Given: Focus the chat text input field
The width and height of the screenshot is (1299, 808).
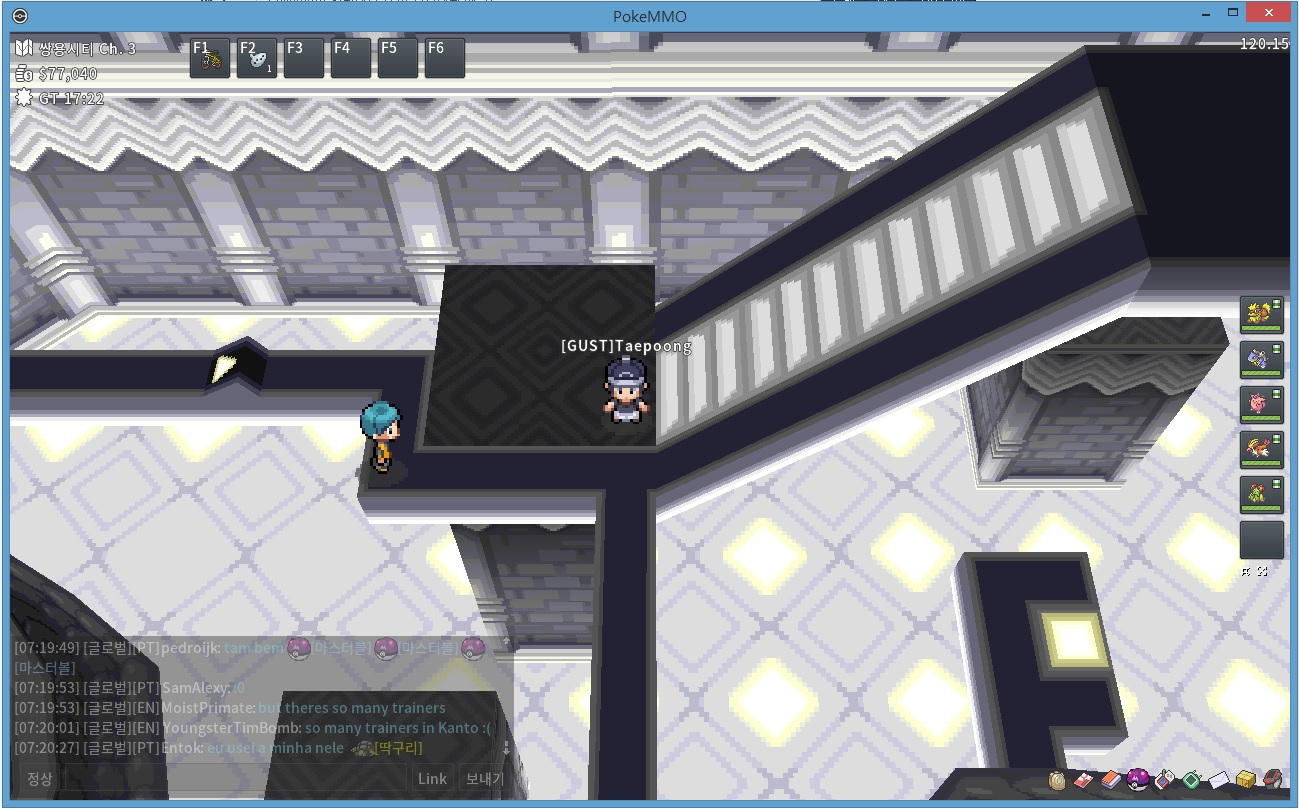Looking at the screenshot, I should (x=235, y=779).
